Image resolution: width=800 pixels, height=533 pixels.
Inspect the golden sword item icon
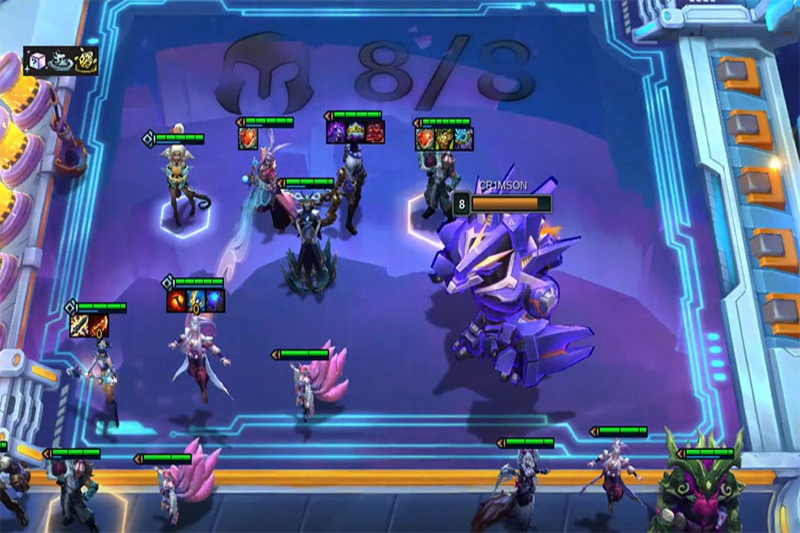(79, 325)
